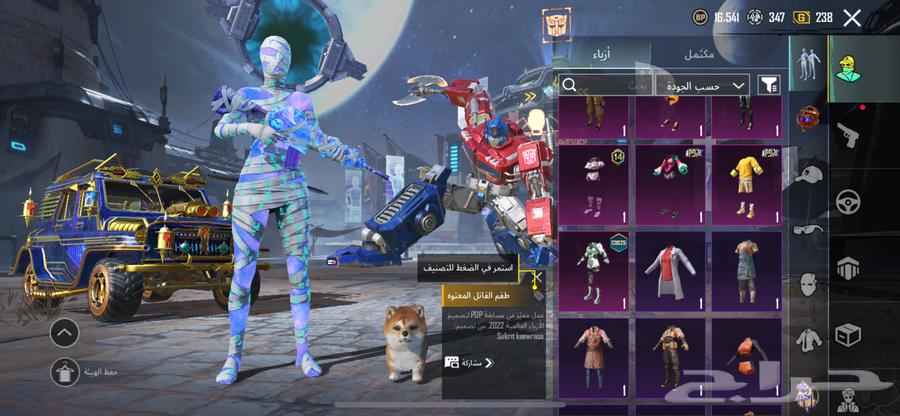Select the outfit with the 14 badge

594,182
